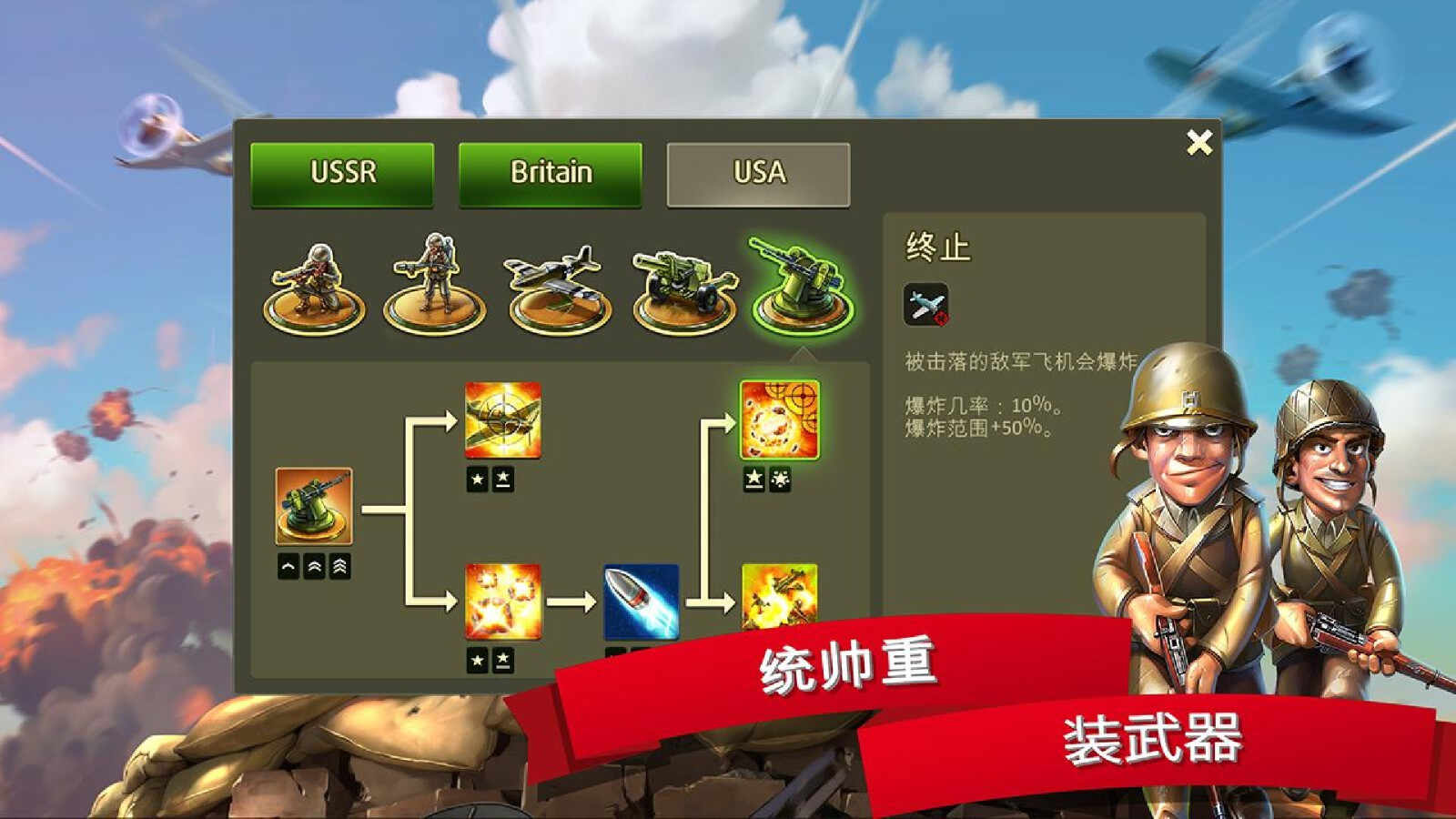Open the plane-targeting upgrade in the tree

pos(502,420)
